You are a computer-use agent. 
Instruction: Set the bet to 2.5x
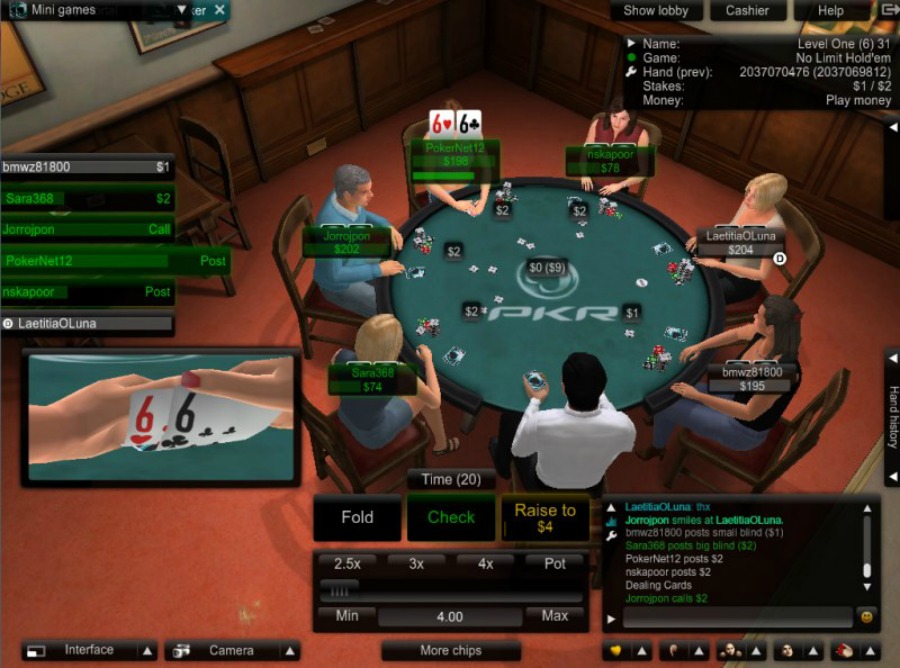pos(347,564)
